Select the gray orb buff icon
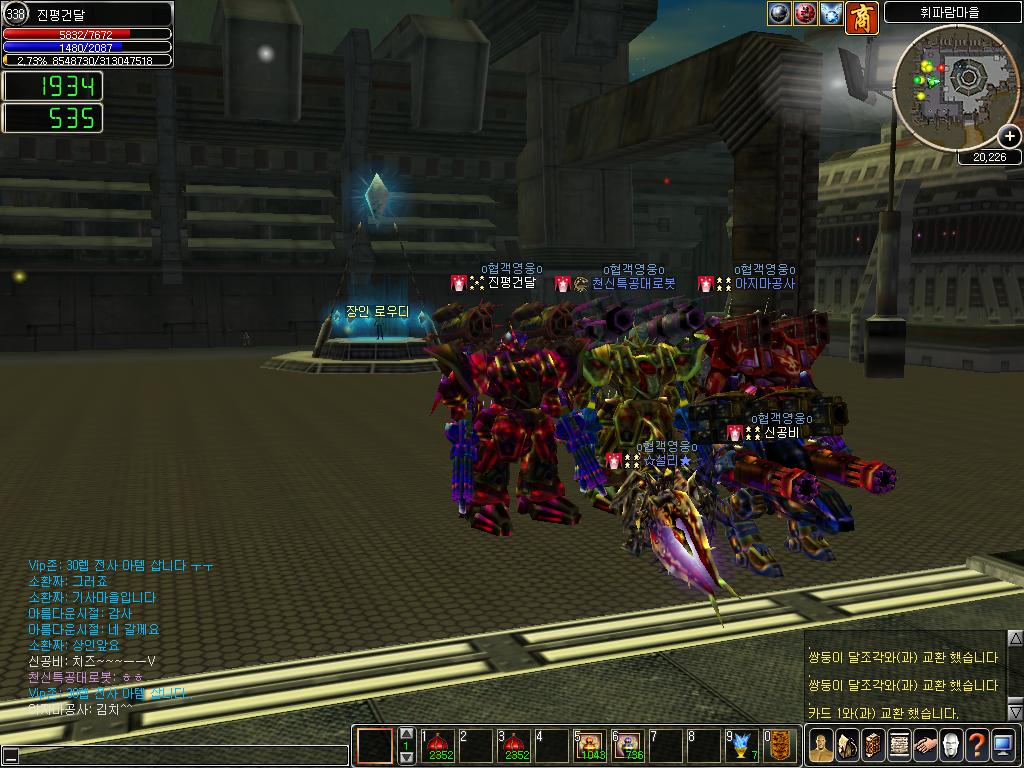This screenshot has height=768, width=1024. 780,14
